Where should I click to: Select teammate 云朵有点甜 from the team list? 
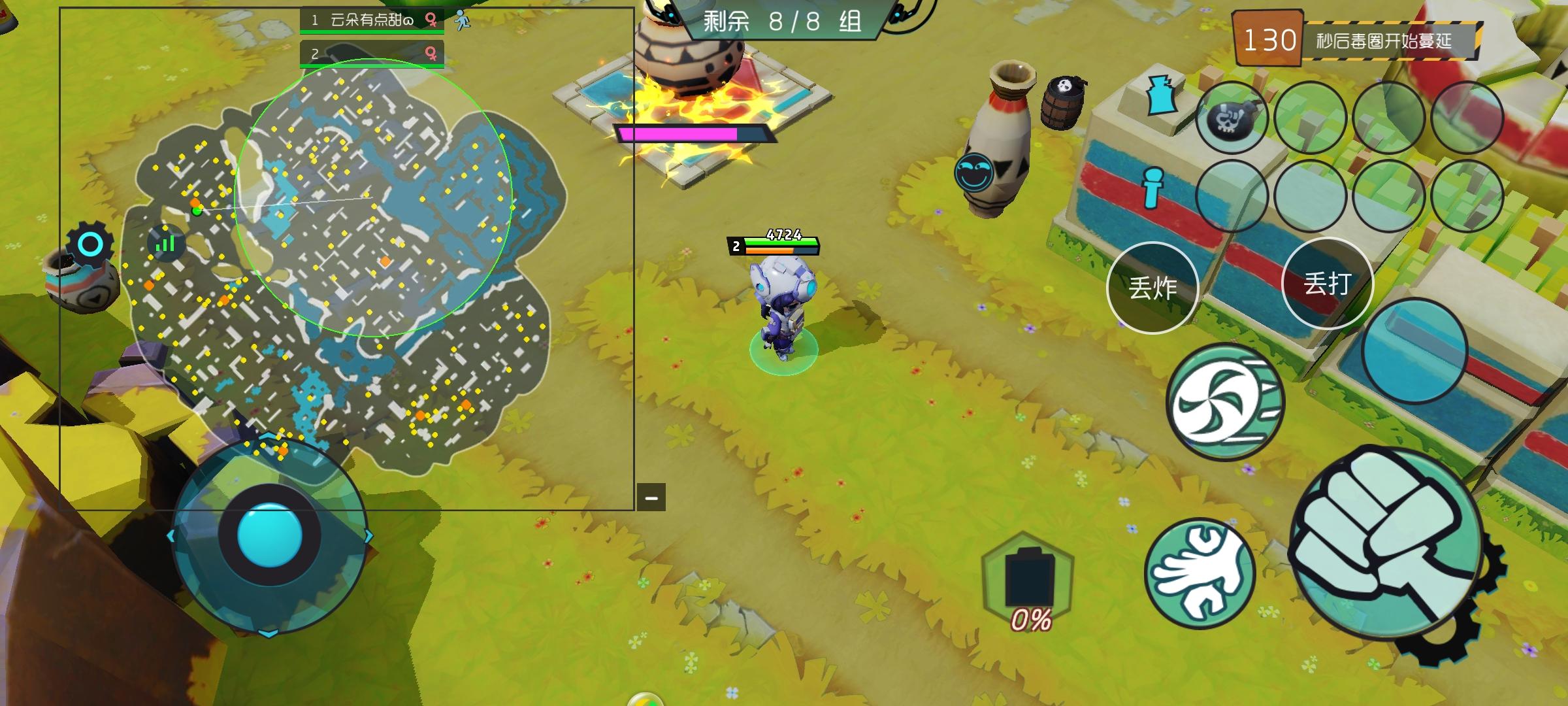pyautogui.click(x=363, y=20)
